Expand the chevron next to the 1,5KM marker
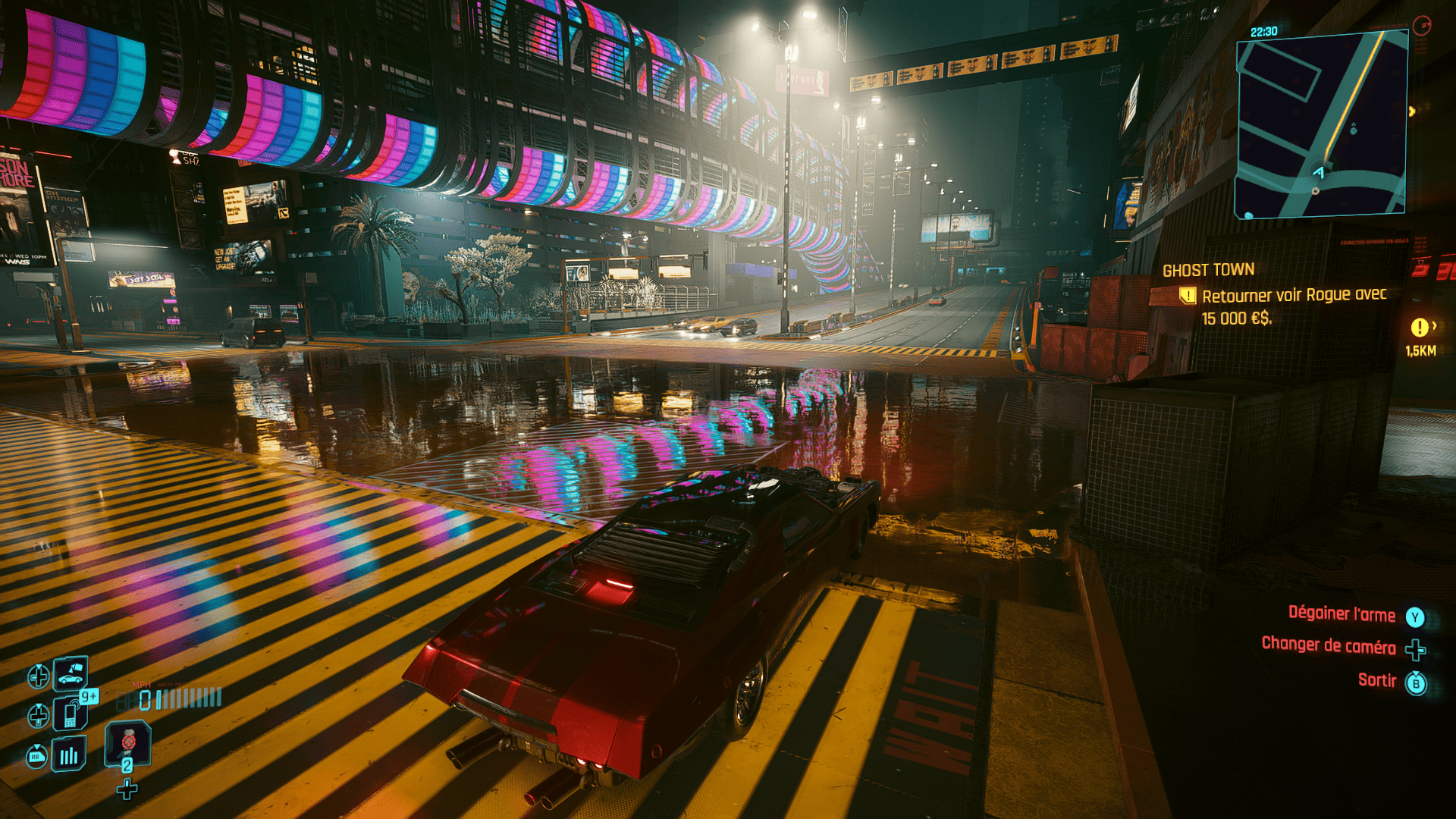 (x=1435, y=325)
